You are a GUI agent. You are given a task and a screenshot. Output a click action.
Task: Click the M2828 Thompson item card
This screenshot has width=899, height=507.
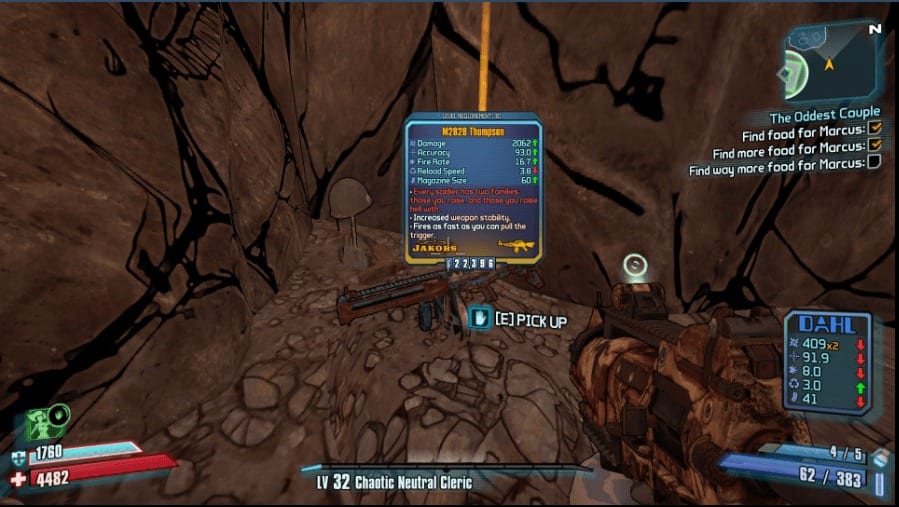coord(473,191)
